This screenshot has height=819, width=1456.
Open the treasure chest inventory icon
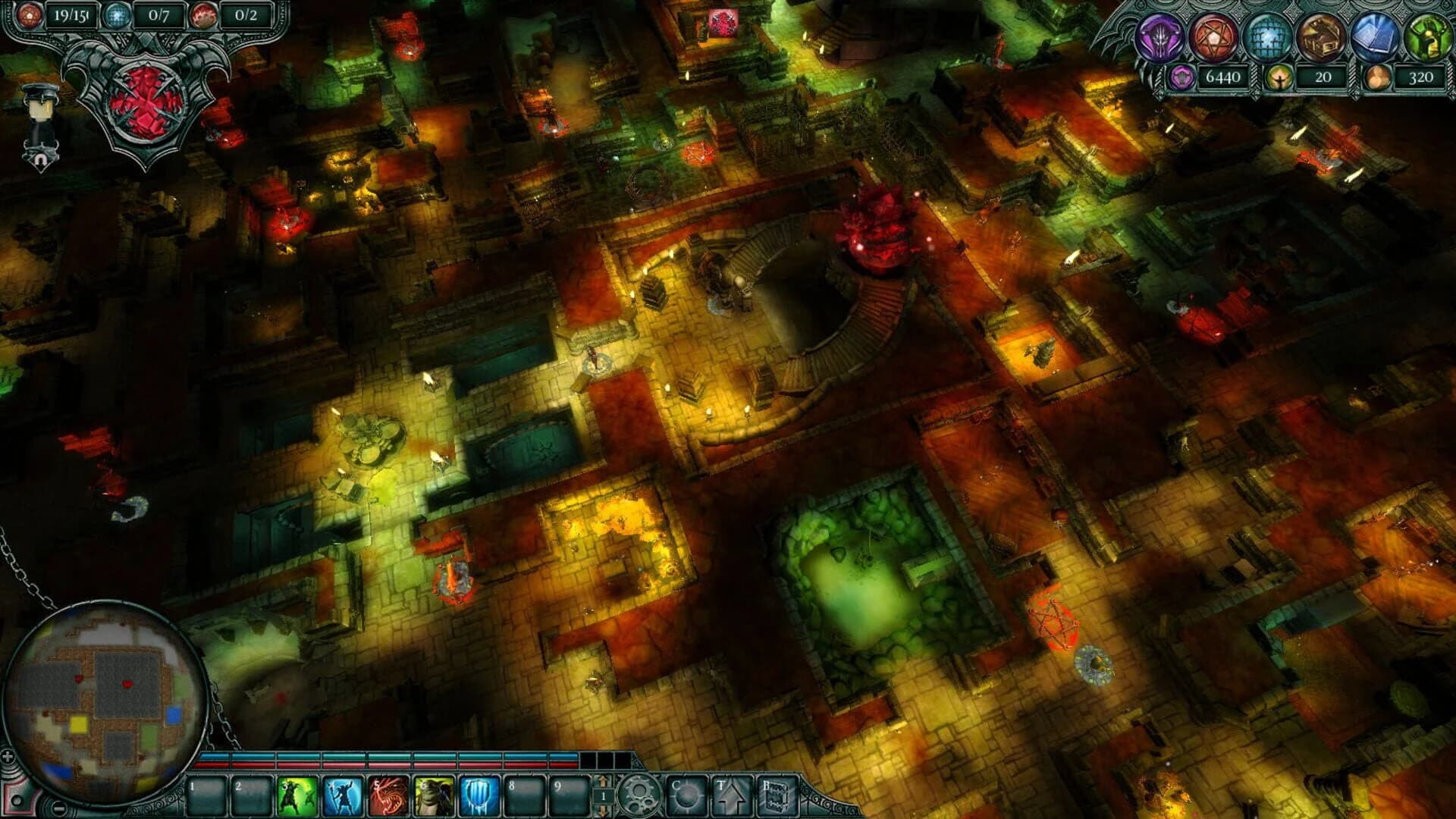tap(1320, 36)
